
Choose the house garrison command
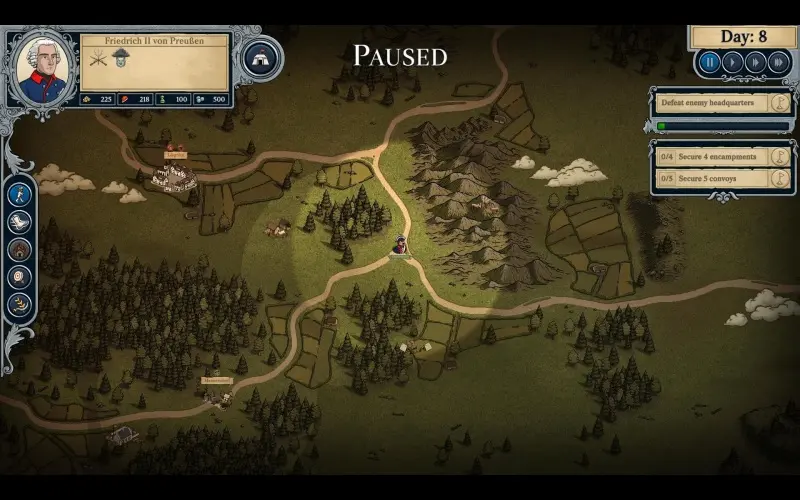[20, 249]
